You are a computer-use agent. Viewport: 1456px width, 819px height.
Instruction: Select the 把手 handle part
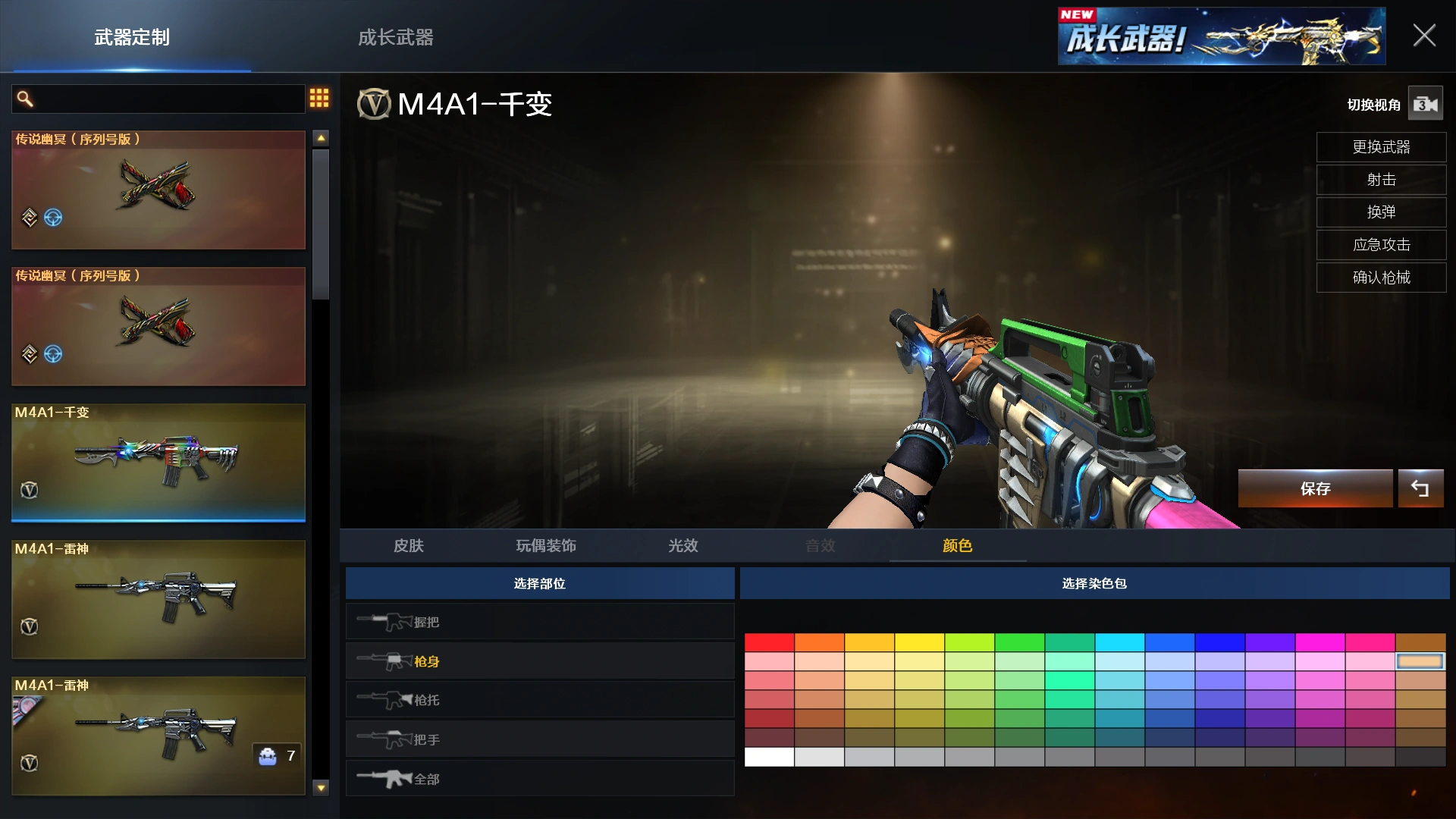(x=539, y=739)
